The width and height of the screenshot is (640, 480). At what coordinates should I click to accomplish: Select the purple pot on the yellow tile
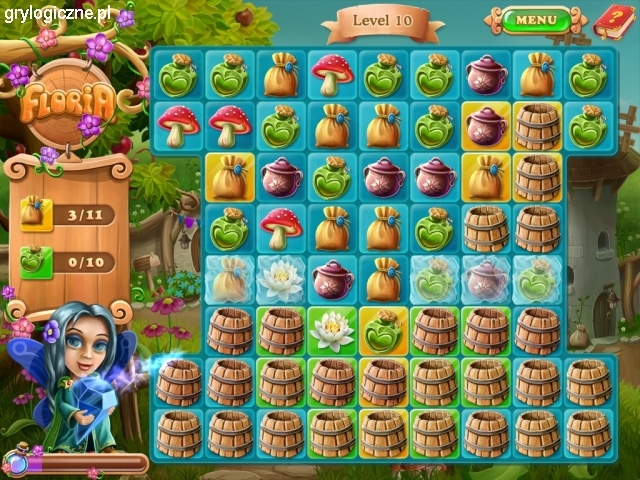click(486, 127)
